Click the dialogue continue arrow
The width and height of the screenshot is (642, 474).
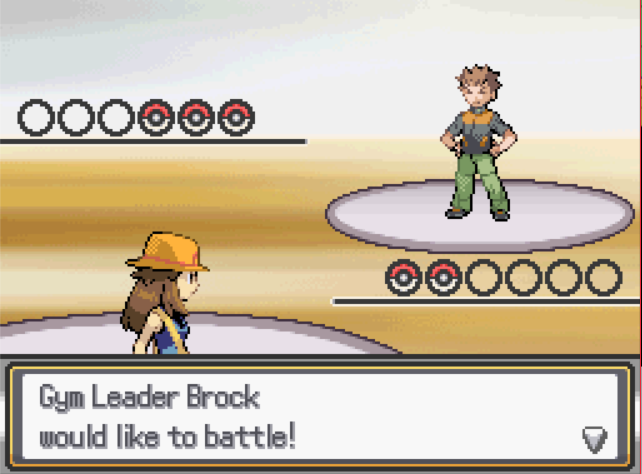tap(594, 438)
